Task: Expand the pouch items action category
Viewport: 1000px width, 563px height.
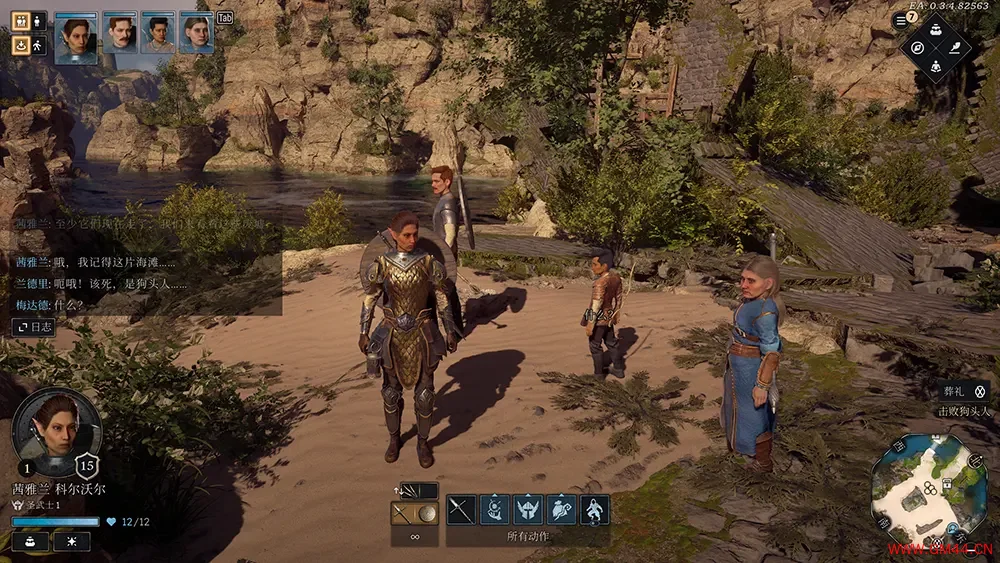Action: 561,510
